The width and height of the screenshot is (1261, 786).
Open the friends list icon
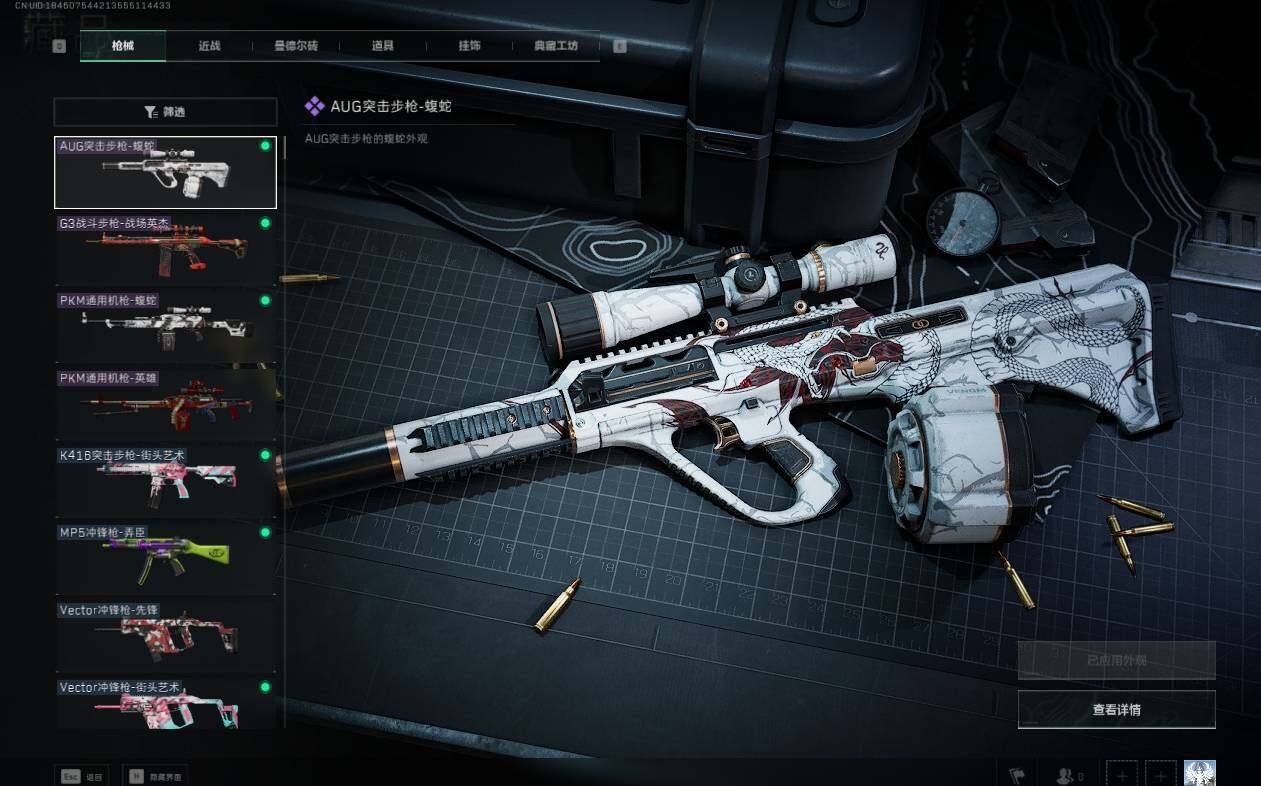click(x=1070, y=775)
